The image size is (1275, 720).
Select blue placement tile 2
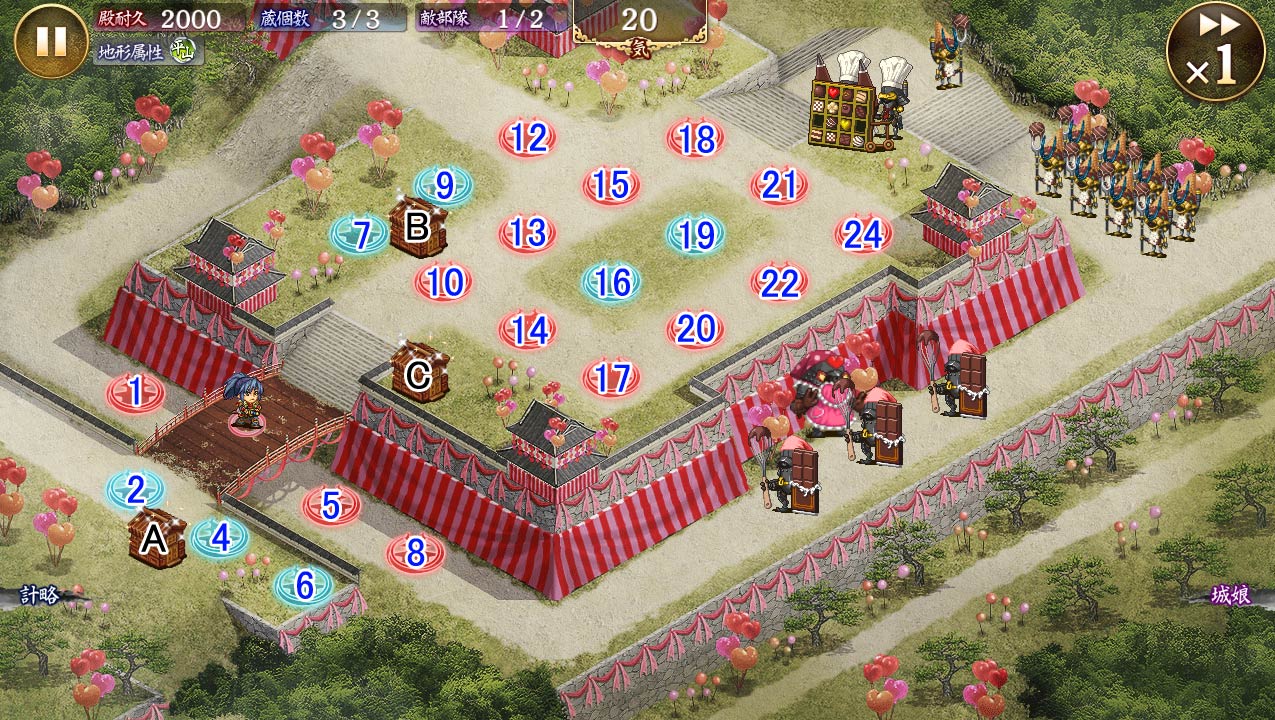click(136, 489)
